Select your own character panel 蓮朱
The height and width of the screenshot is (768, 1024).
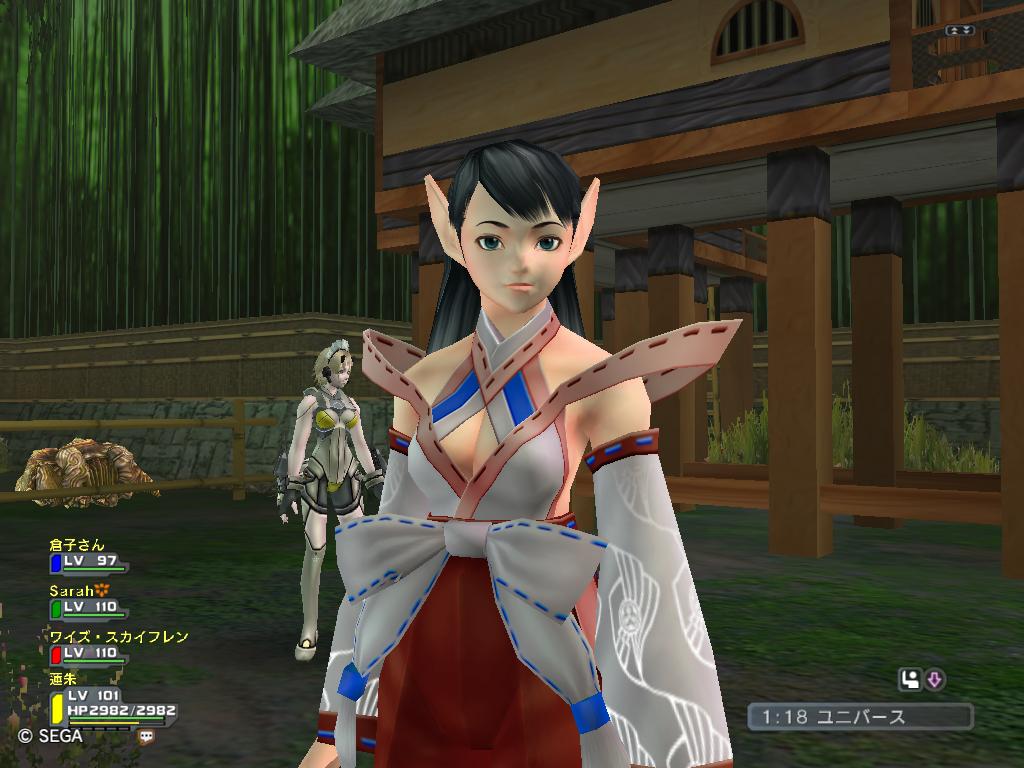pos(110,702)
